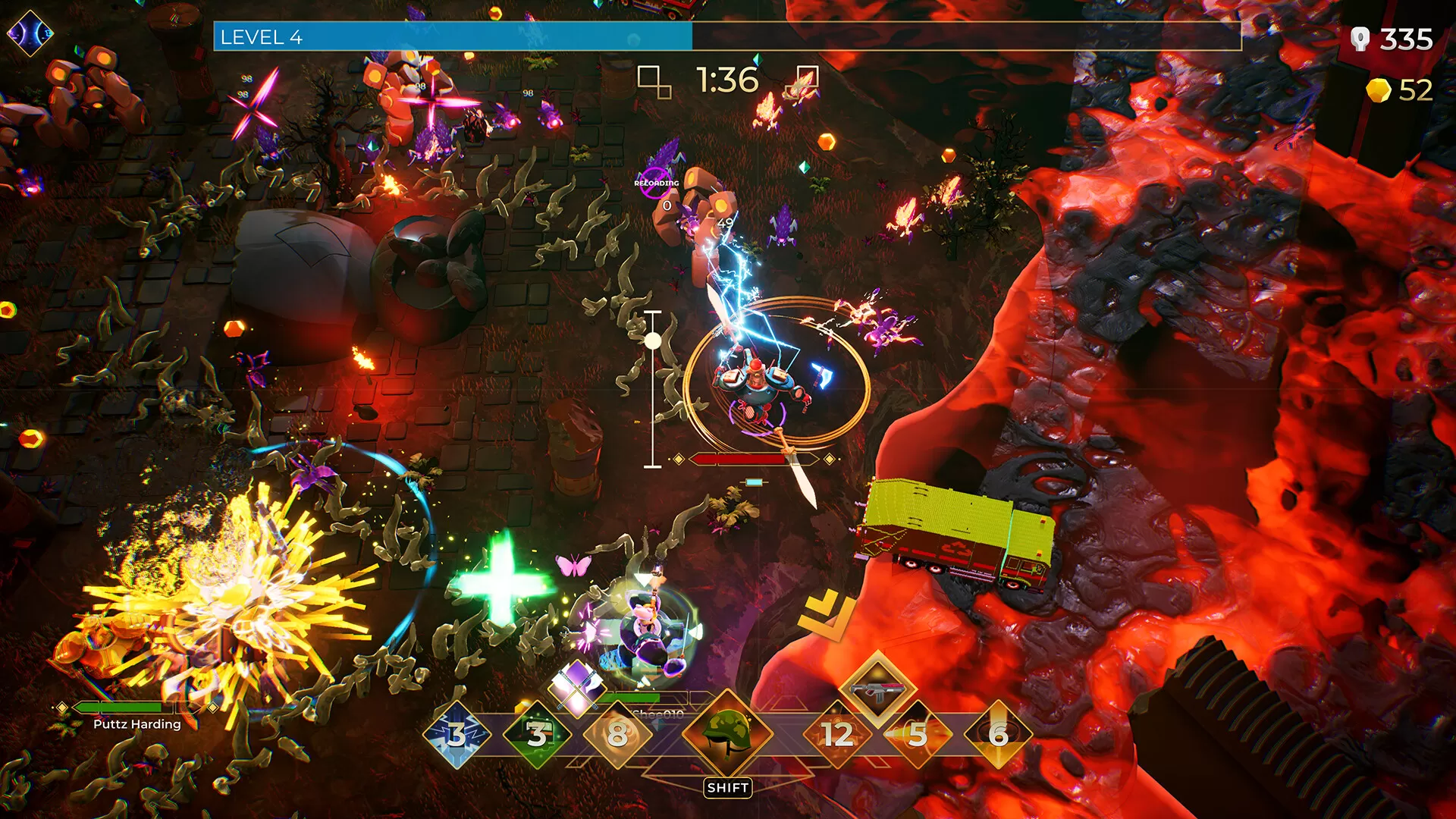Image resolution: width=1456 pixels, height=819 pixels.
Task: Open the blue crescent portal icon
Action: pyautogui.click(x=30, y=33)
